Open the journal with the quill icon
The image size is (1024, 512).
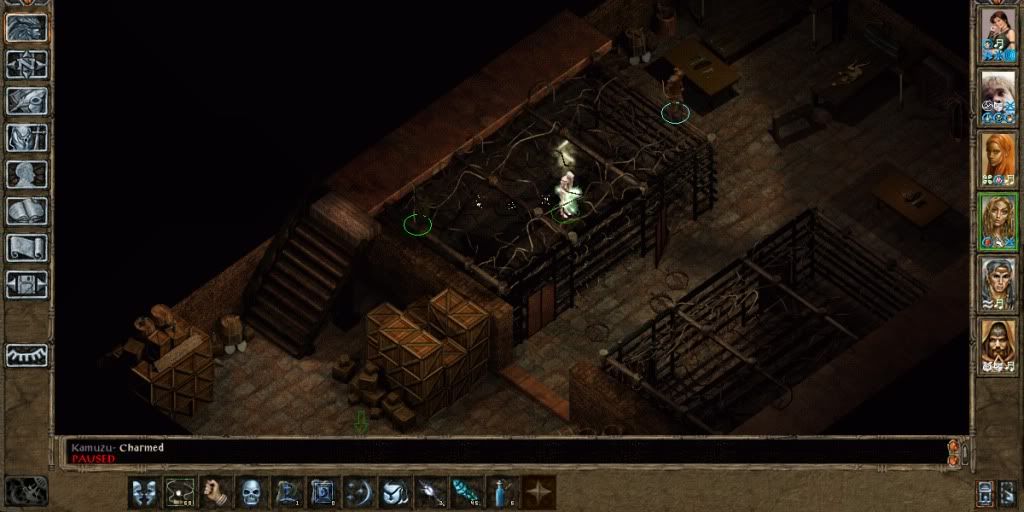coord(28,101)
